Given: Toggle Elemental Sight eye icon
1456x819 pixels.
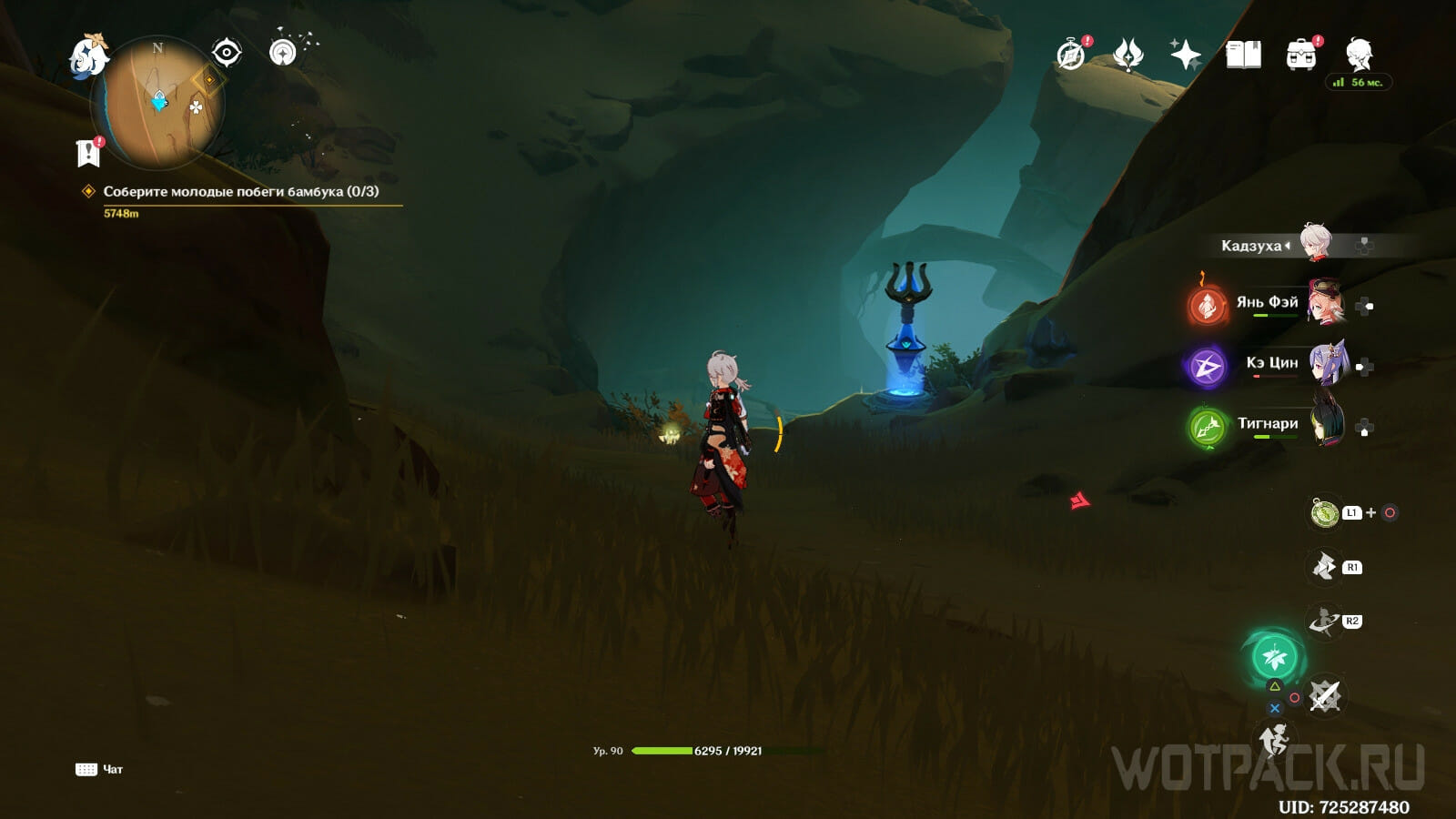Looking at the screenshot, I should pos(226,53).
